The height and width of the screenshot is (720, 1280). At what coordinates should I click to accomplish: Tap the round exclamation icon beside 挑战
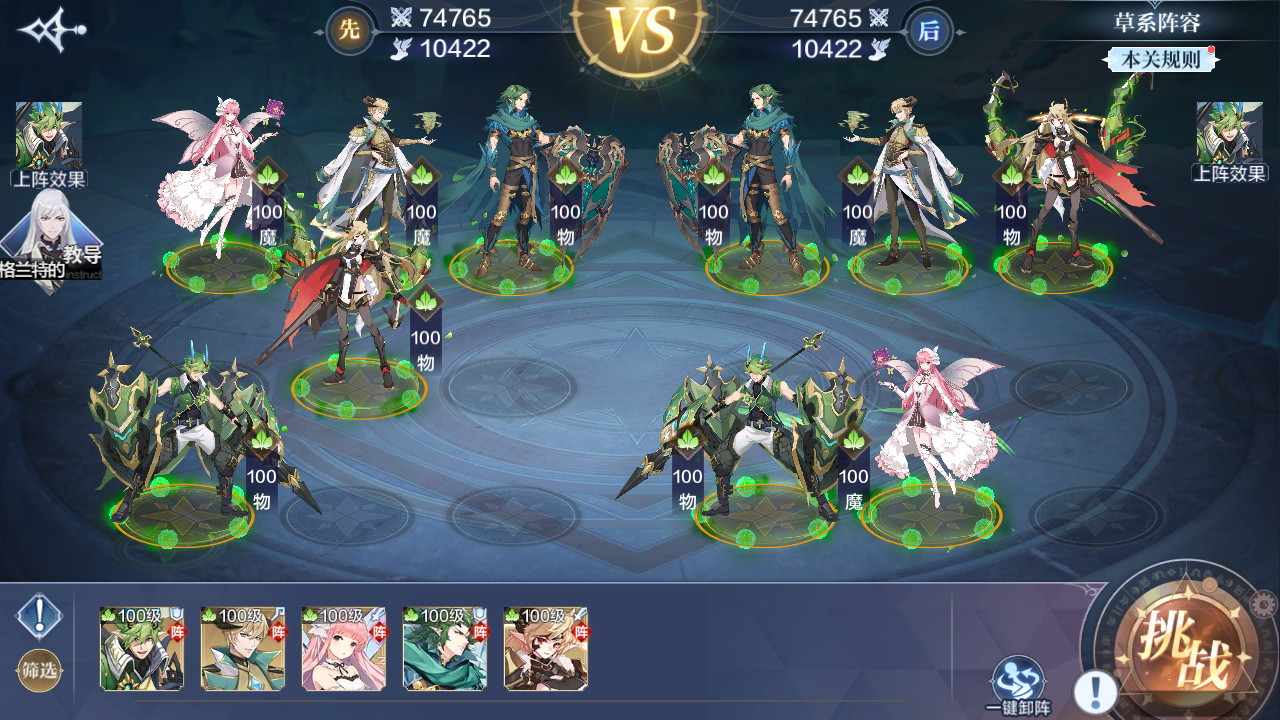click(x=1096, y=691)
